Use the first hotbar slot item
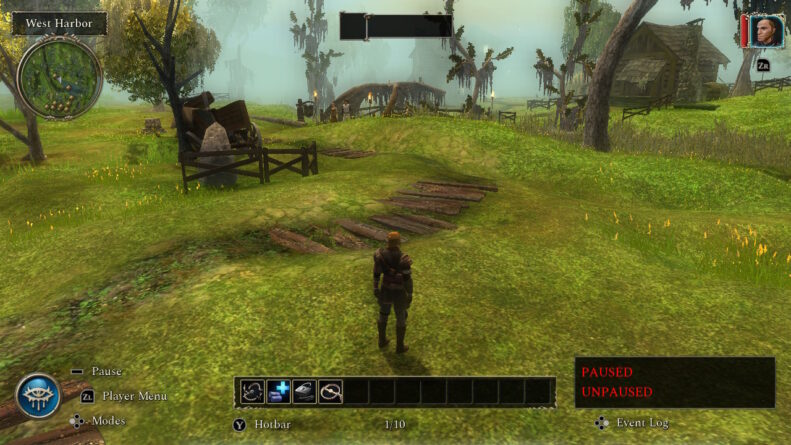 coord(252,391)
